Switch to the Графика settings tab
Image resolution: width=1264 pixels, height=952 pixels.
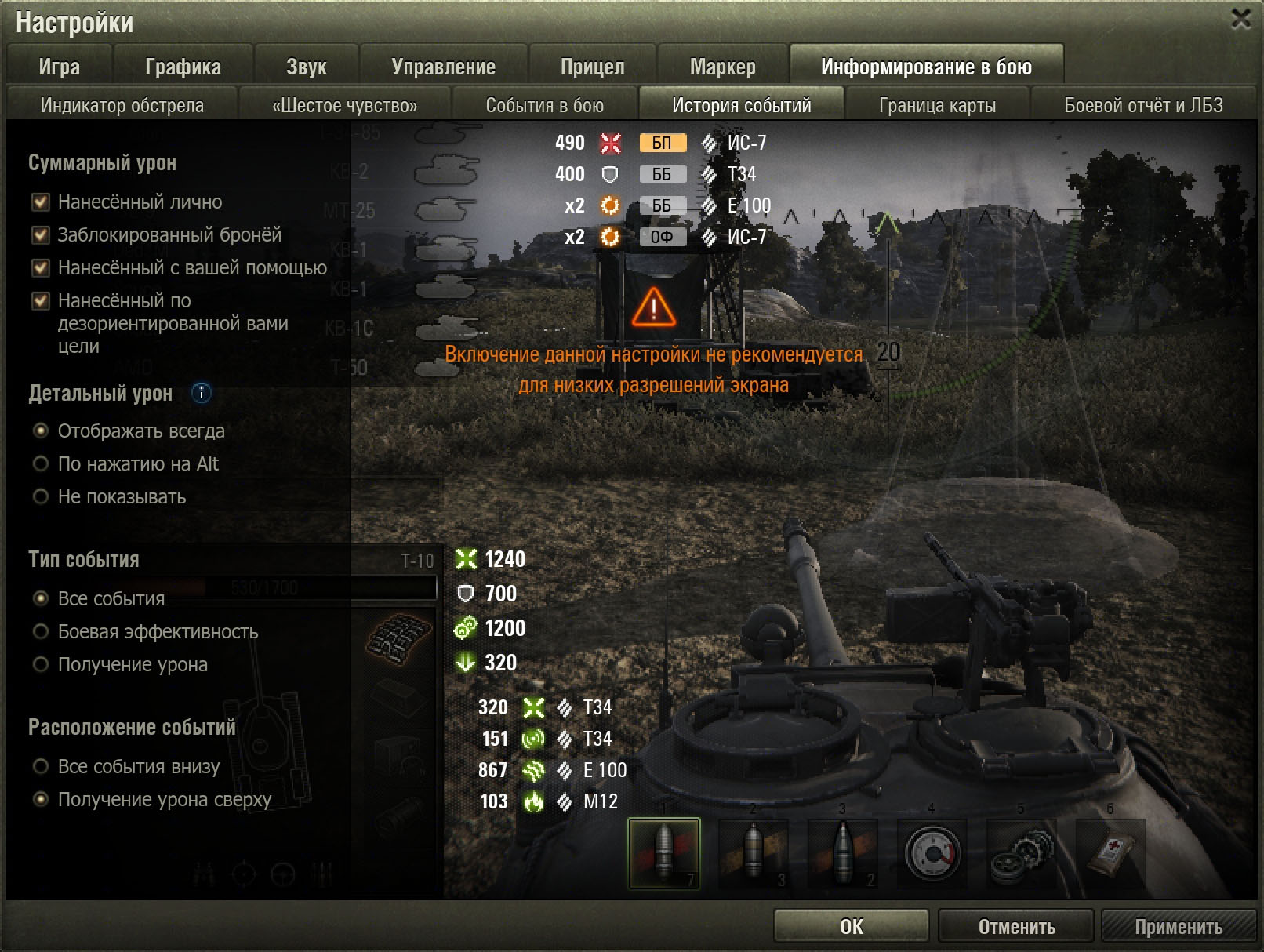[183, 67]
